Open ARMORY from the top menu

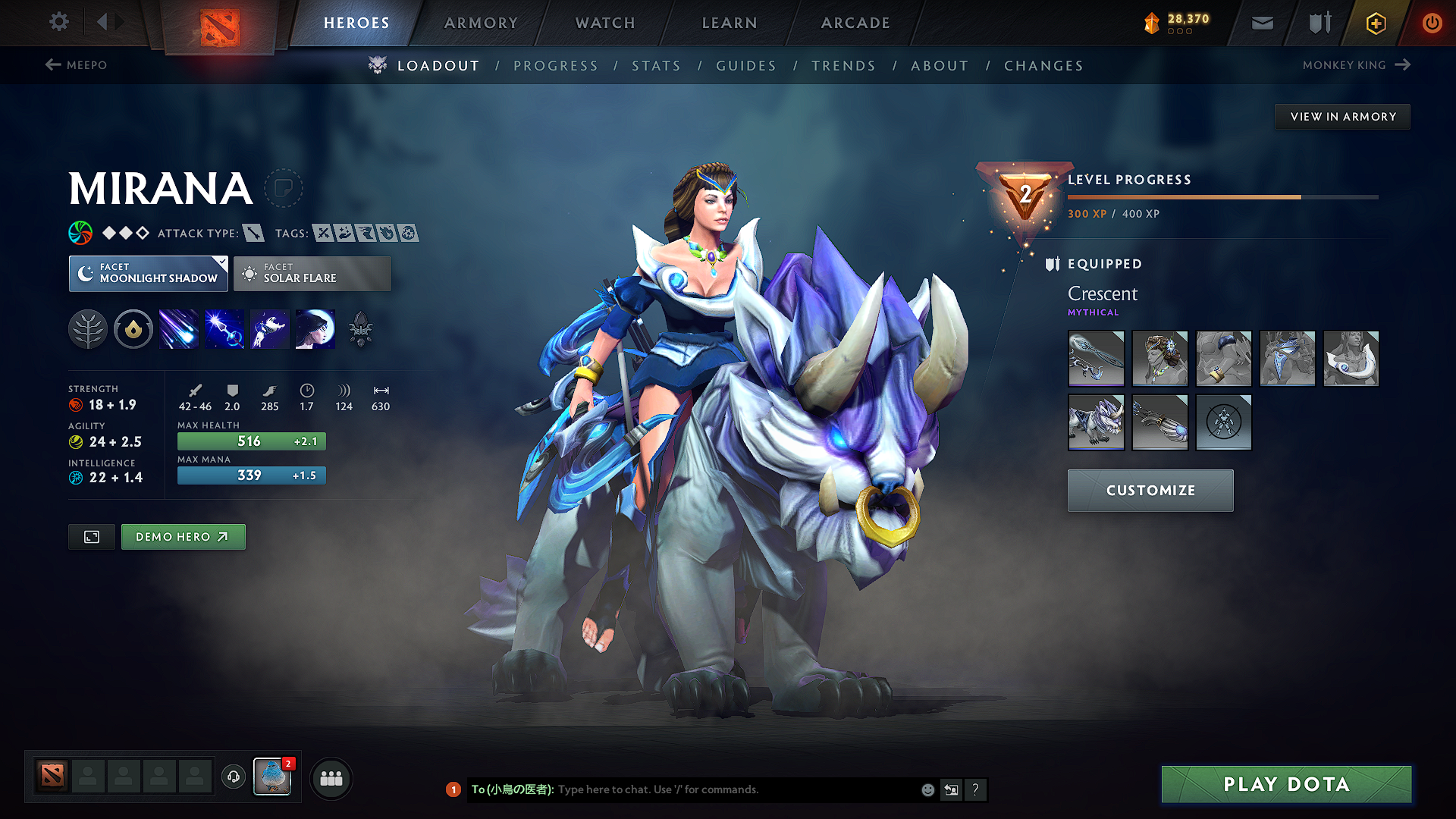point(481,23)
